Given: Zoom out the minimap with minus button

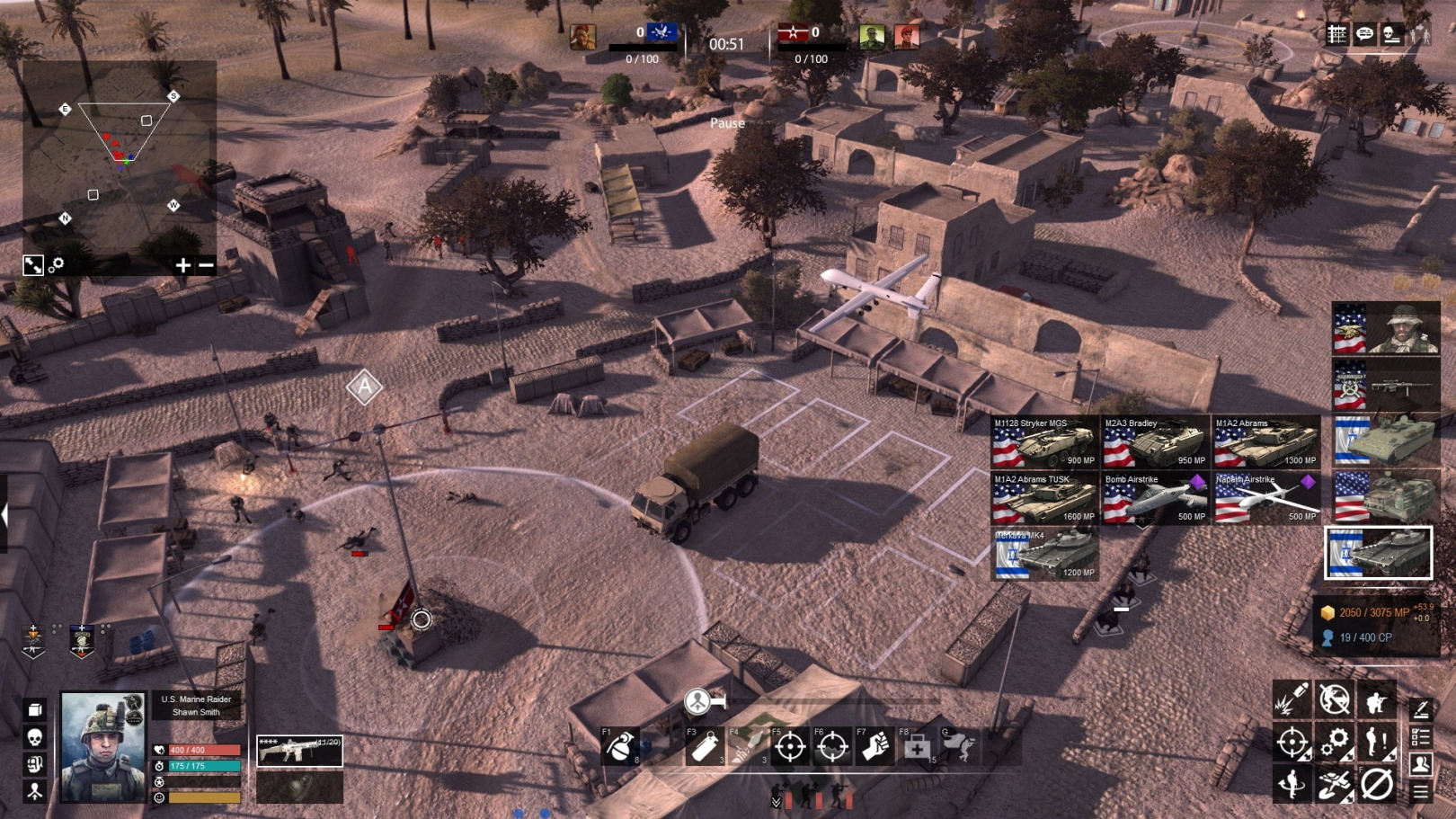Looking at the screenshot, I should 206,265.
